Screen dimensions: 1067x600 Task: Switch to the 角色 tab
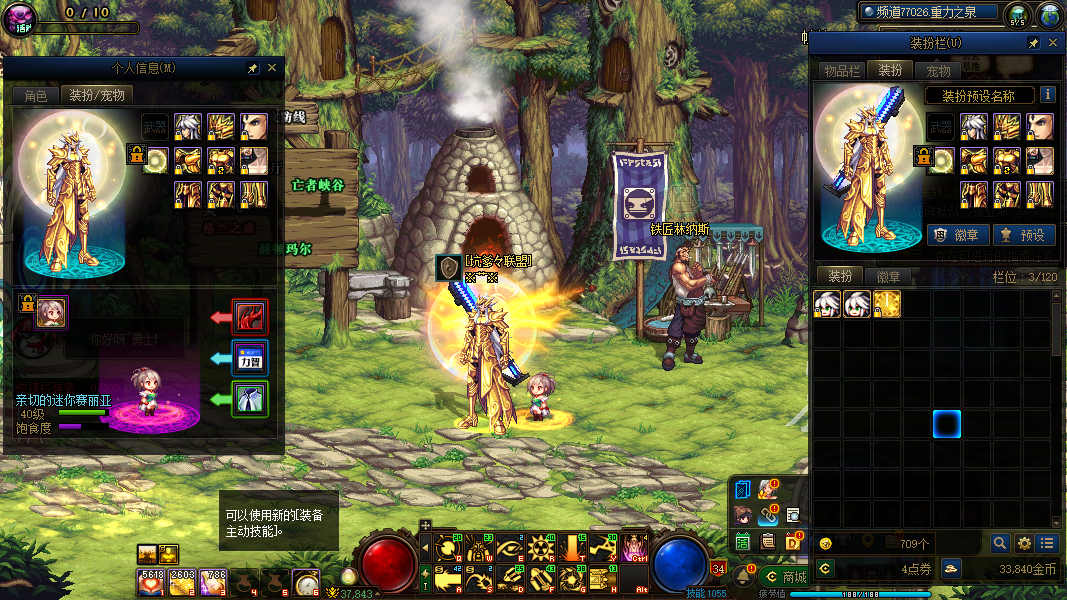point(36,96)
